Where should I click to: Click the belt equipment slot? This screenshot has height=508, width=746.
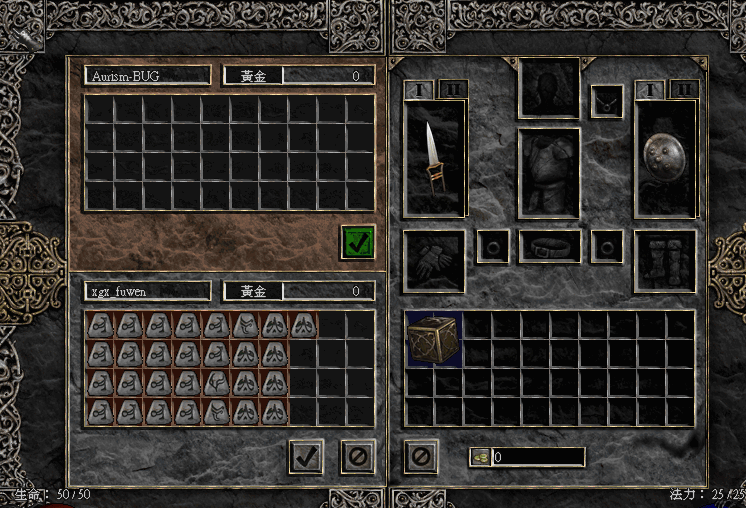click(x=549, y=246)
